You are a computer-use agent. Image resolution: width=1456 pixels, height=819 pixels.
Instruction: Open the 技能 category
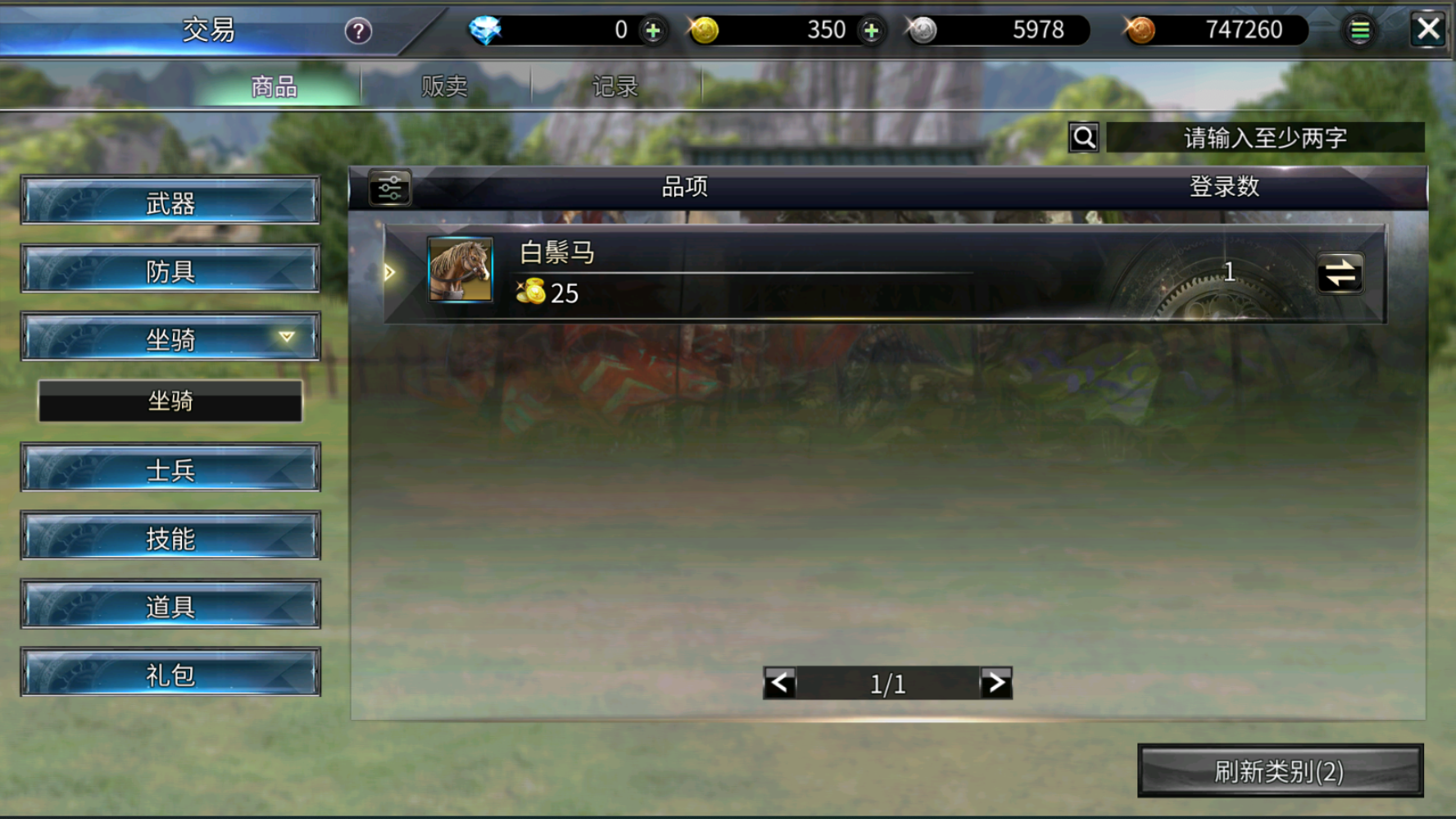click(x=170, y=537)
